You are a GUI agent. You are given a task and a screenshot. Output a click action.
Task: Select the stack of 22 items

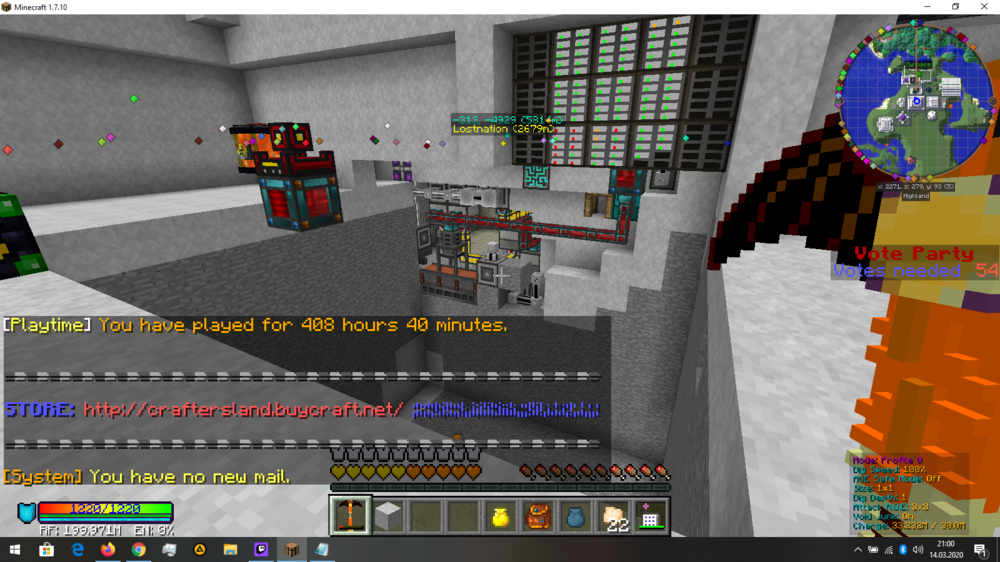coord(613,516)
